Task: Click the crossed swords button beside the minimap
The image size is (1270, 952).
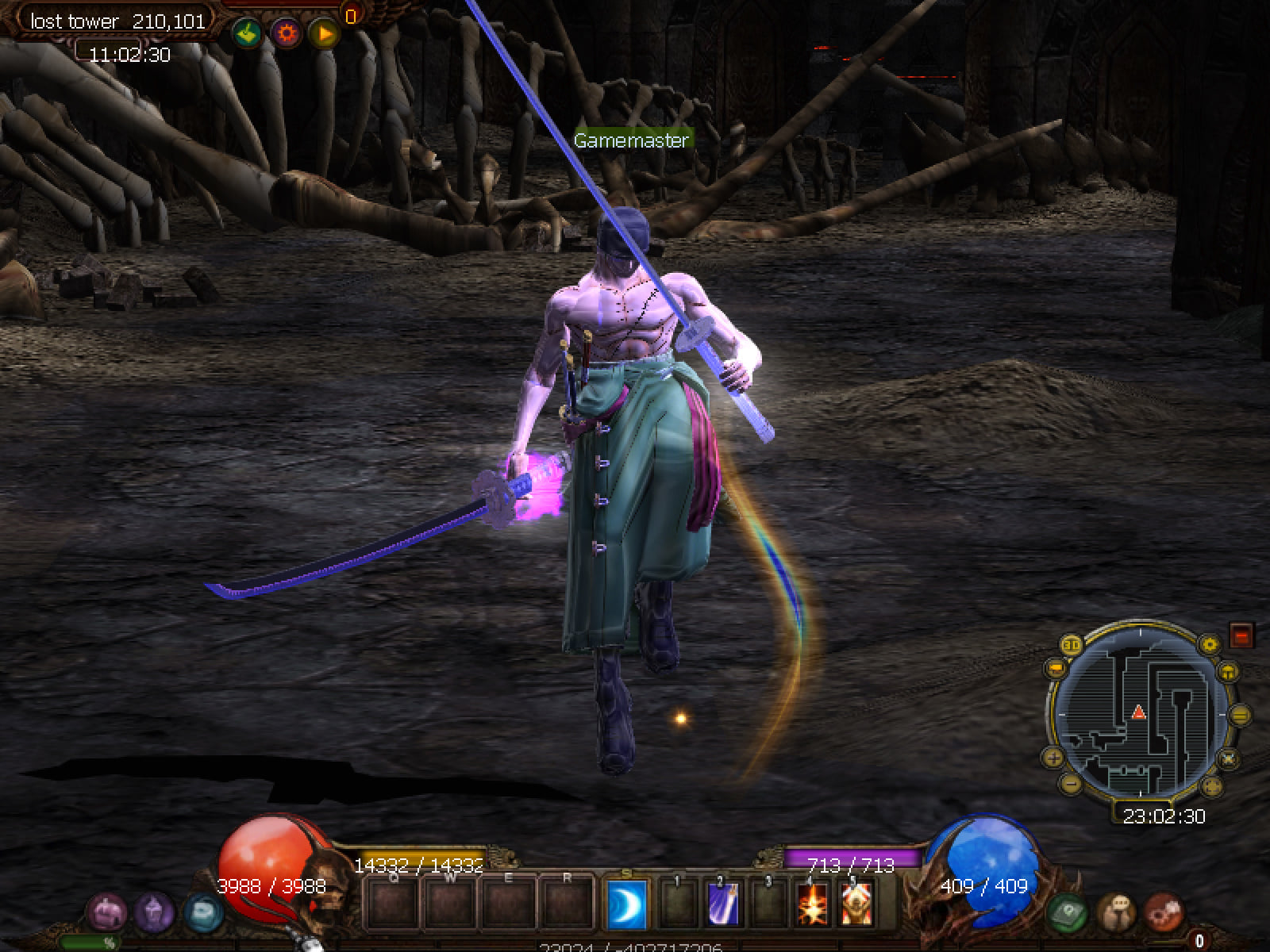Action: click(1228, 758)
